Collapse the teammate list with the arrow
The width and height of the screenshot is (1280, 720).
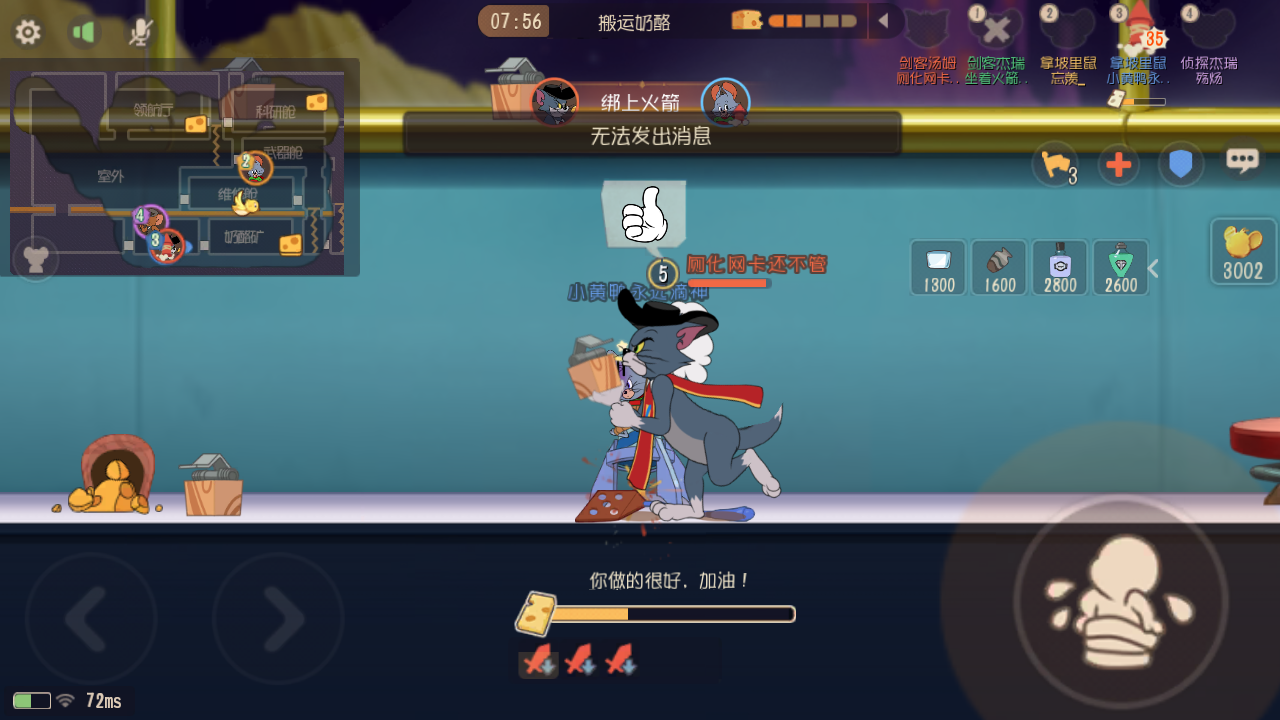(x=884, y=20)
